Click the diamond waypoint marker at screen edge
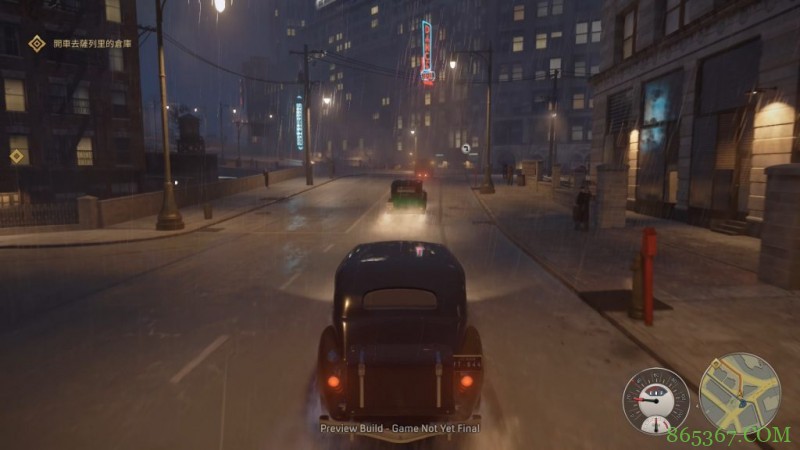The width and height of the screenshot is (800, 450). tap(16, 156)
